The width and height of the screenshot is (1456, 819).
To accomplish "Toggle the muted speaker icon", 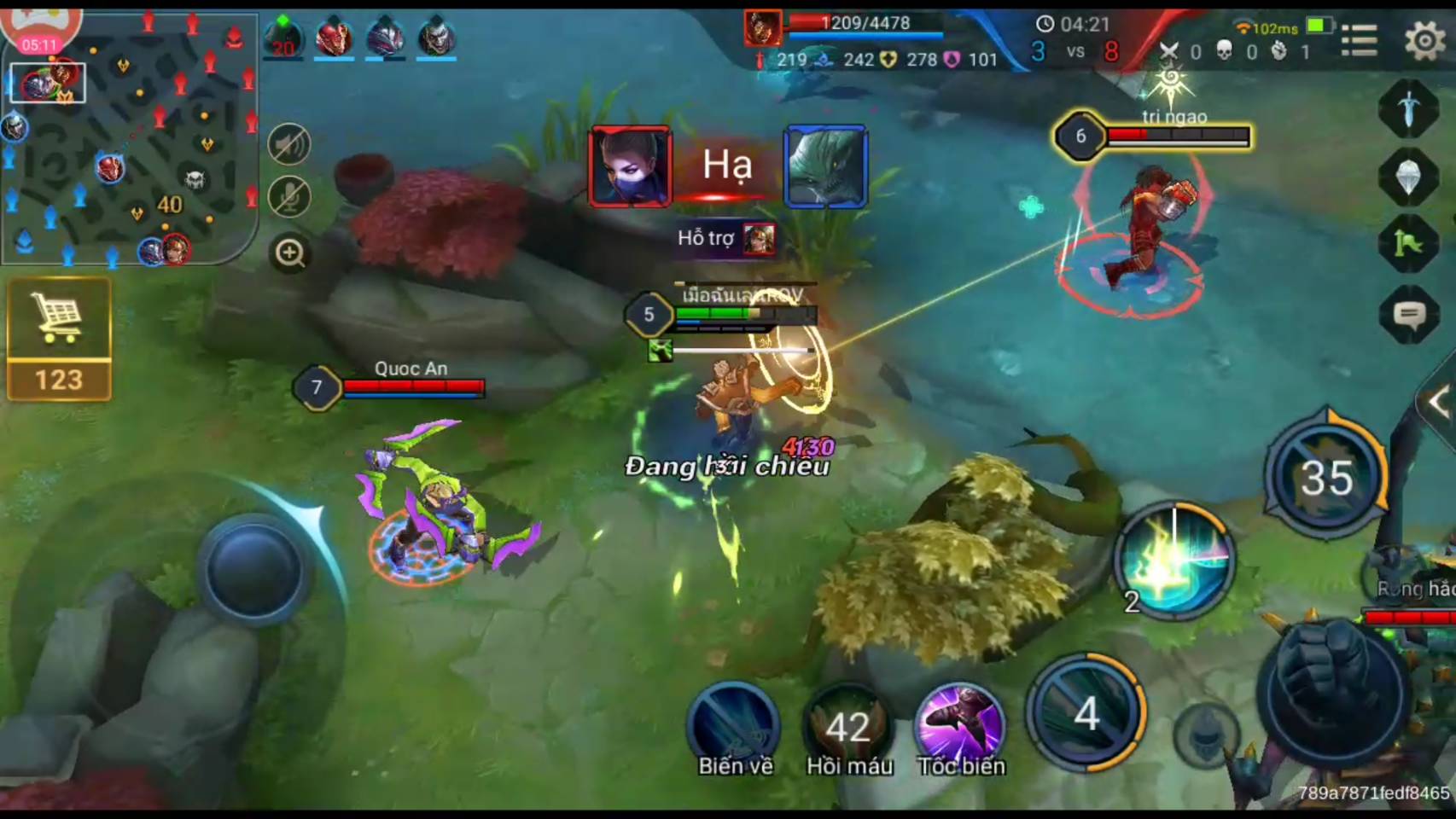I will point(289,144).
